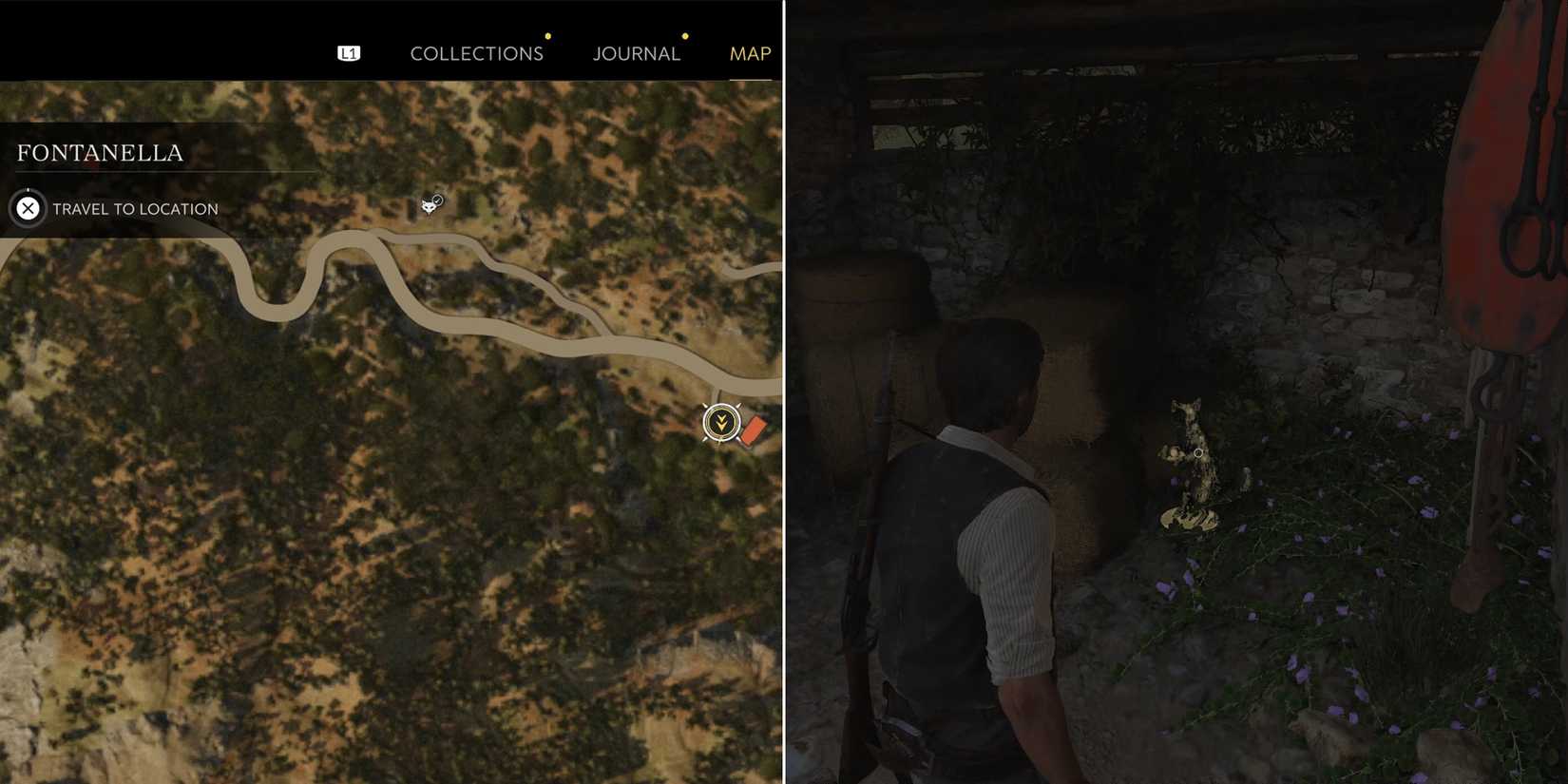
Task: Click the notification dot above Journal
Action: point(684,36)
